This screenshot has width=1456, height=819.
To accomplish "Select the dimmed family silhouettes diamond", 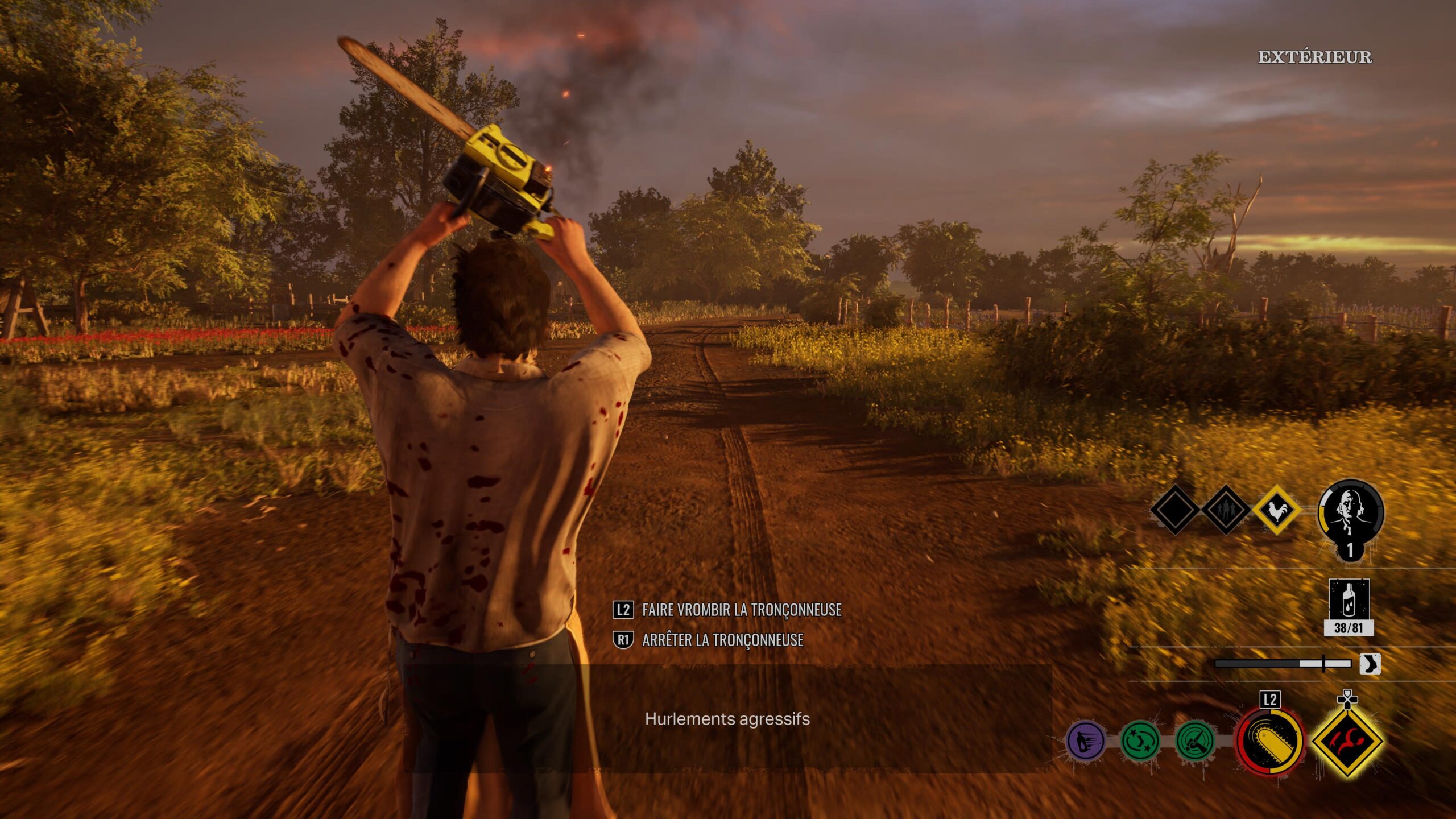I will coord(1225,510).
